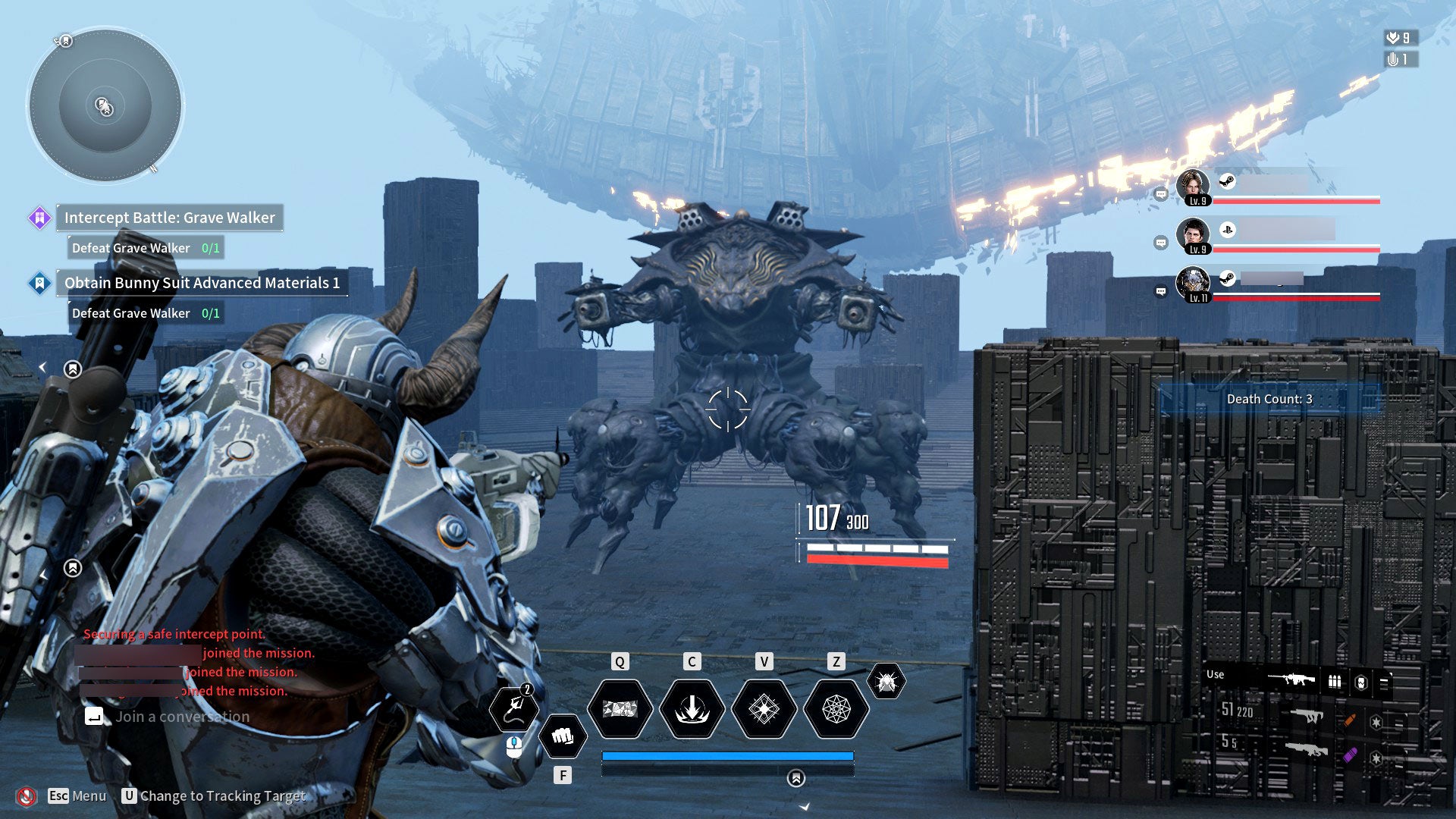Cast the Z web-pattern skill icon
1456x819 pixels.
tap(836, 708)
